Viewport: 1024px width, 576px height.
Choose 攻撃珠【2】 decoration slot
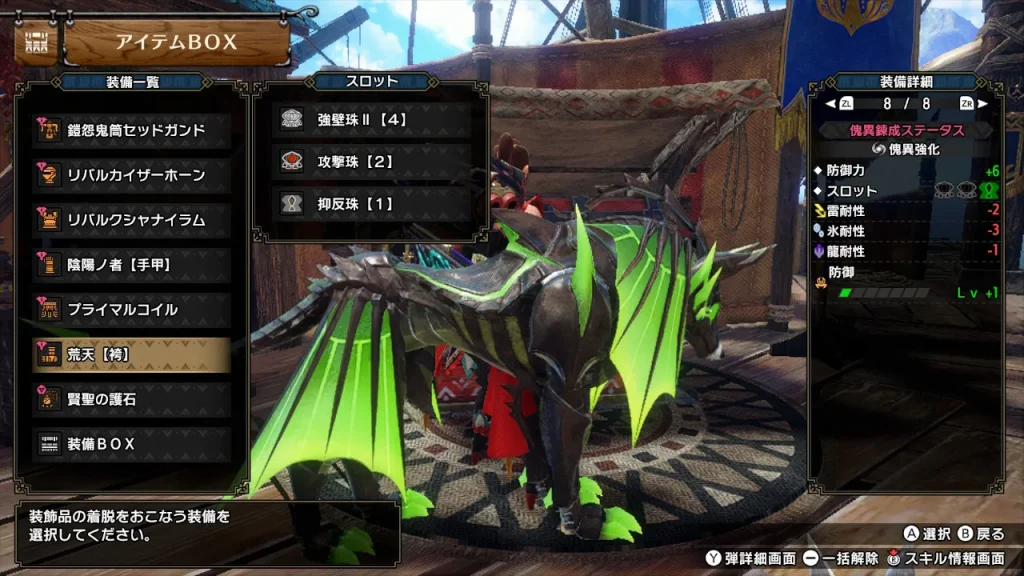(372, 161)
